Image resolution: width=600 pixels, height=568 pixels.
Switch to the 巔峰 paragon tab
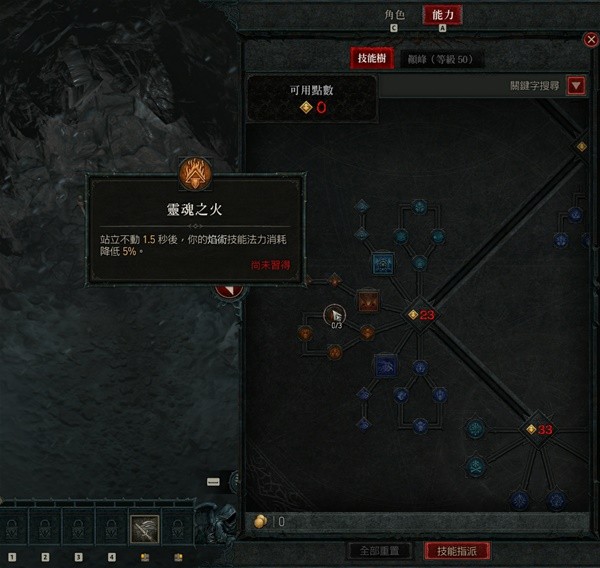pos(439,59)
